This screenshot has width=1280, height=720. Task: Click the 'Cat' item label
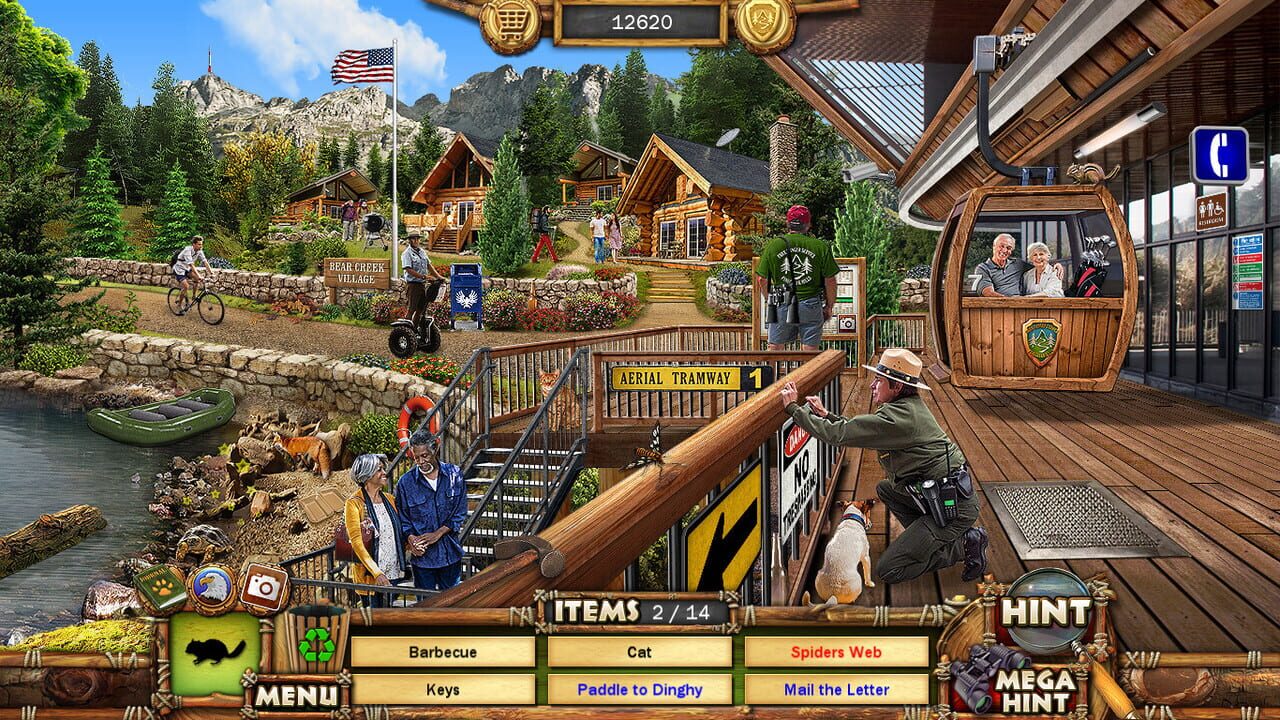point(640,653)
